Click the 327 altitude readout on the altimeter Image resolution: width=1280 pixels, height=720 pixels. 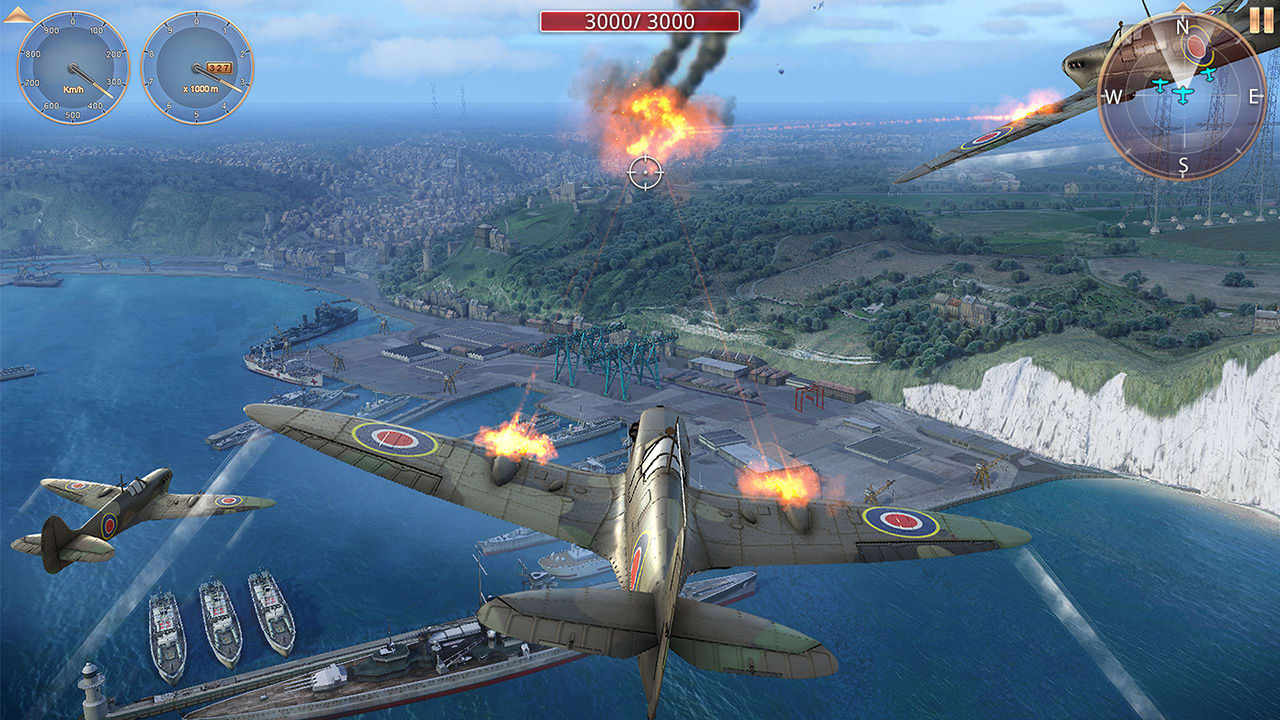218,67
